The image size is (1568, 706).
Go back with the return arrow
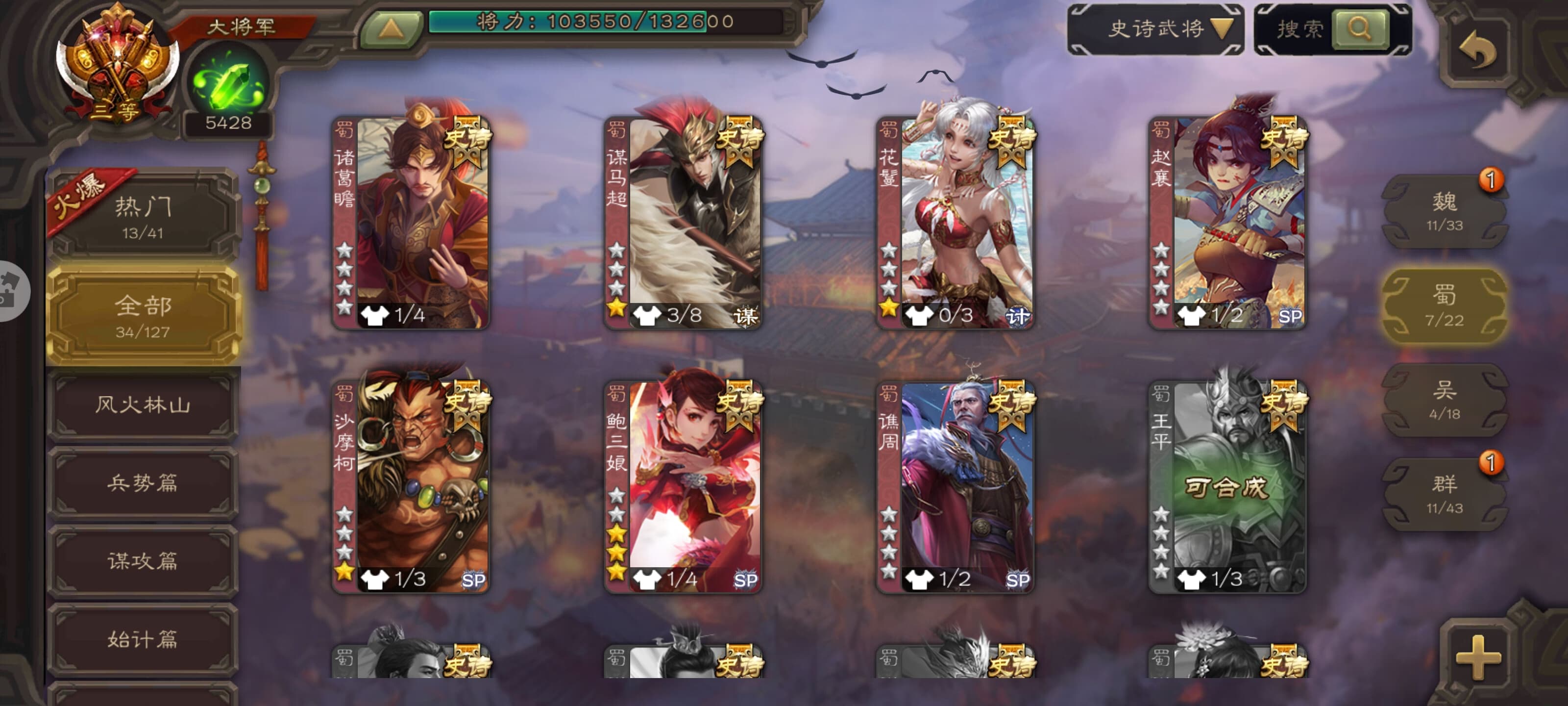[x=1478, y=50]
